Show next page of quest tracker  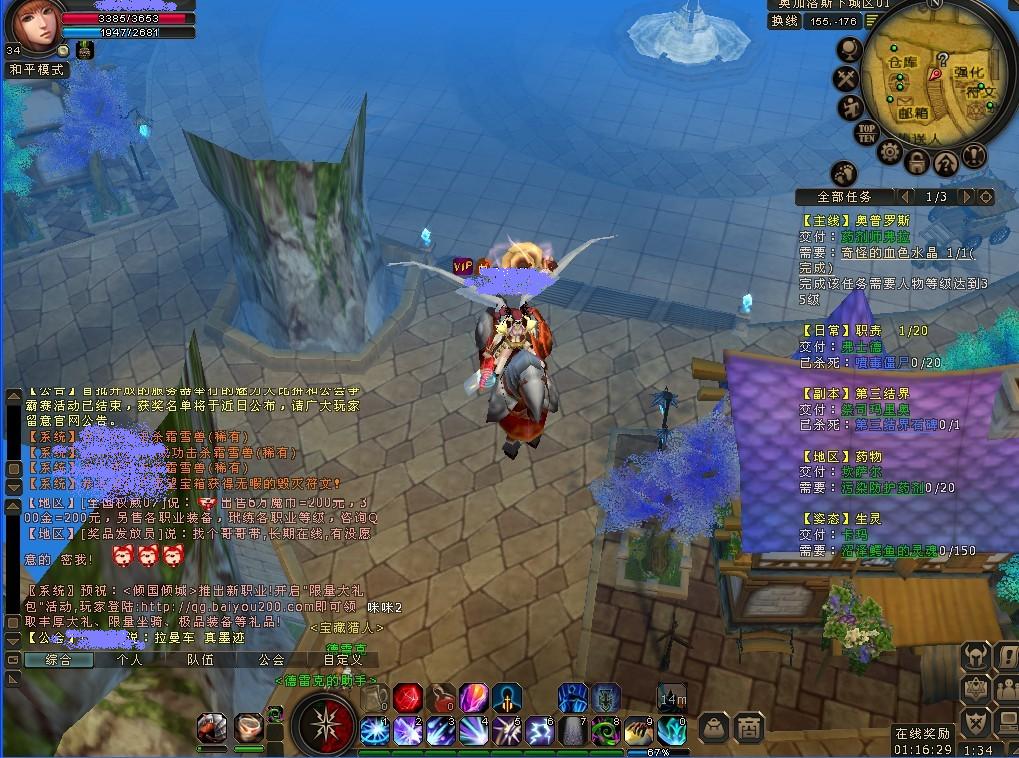coord(966,197)
